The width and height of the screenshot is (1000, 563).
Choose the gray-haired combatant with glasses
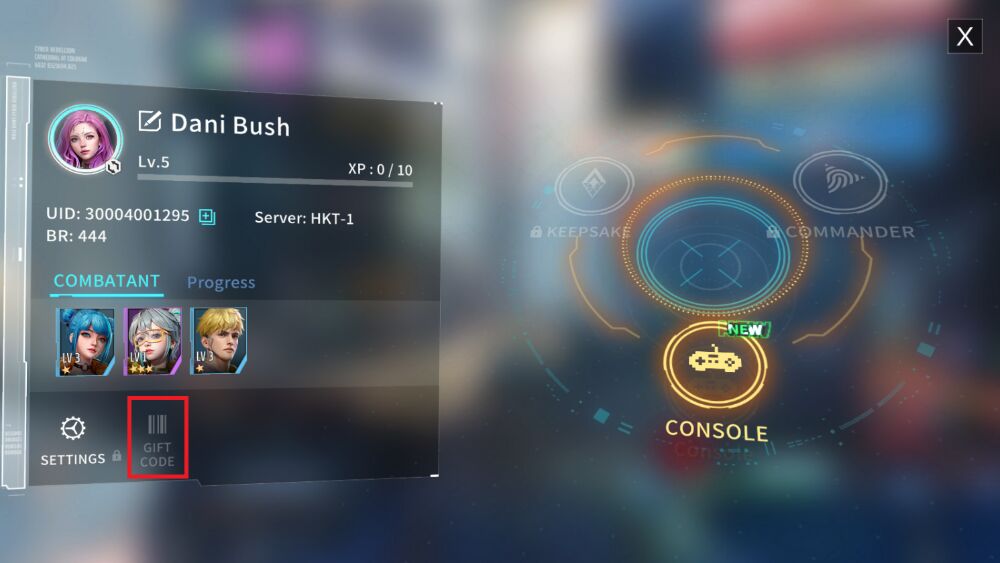(152, 341)
